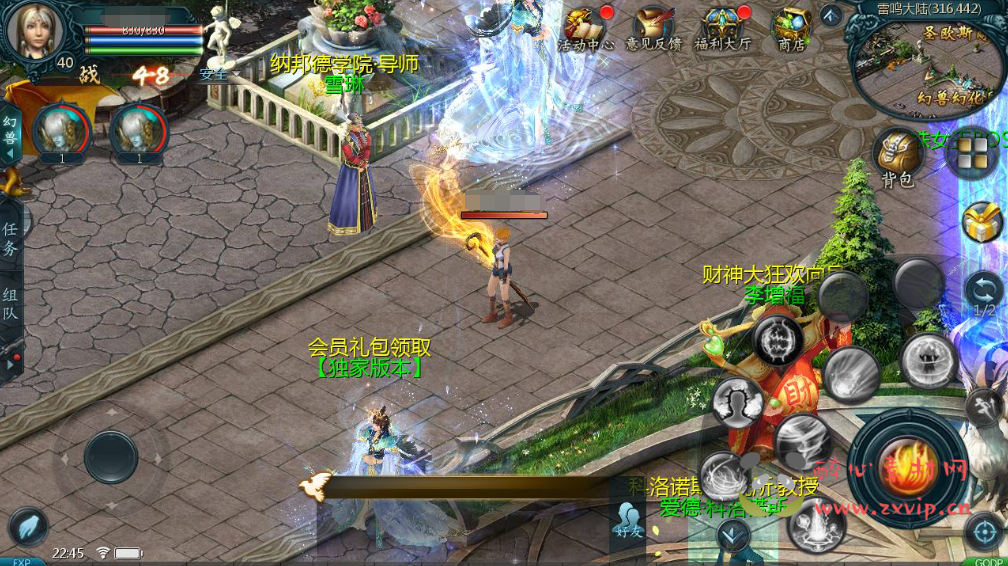
Task: Open the 商店 shop
Action: tap(792, 27)
